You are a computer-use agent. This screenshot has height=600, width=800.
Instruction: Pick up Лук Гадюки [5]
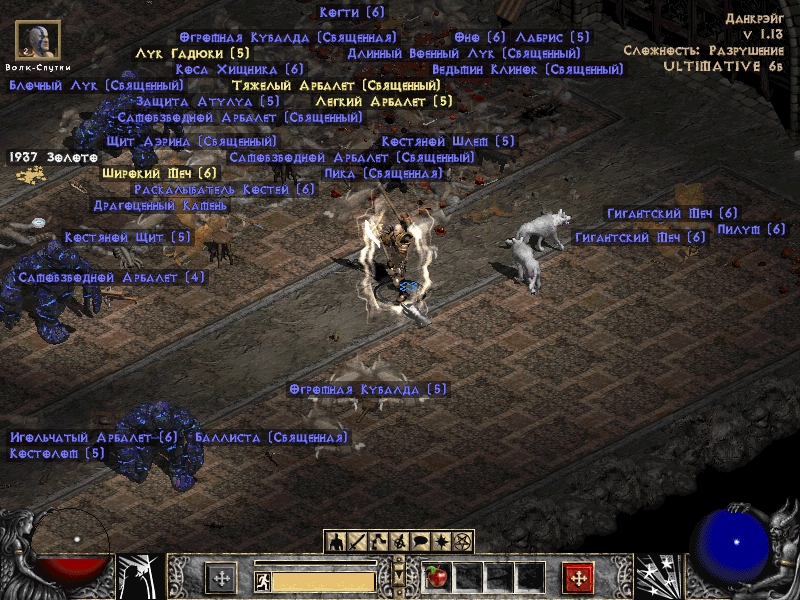(192, 53)
